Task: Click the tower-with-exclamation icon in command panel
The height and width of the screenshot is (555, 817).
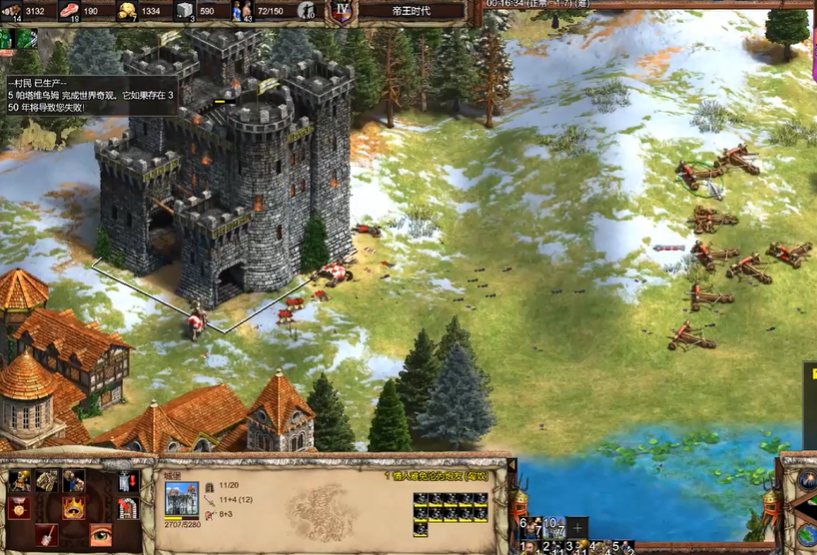Action: (127, 482)
